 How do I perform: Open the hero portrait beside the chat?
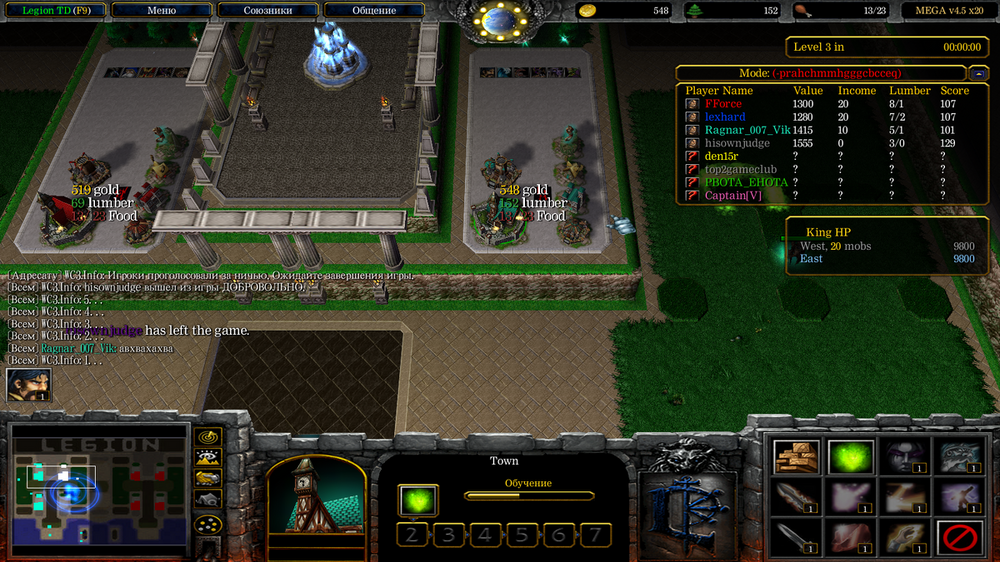coord(28,385)
